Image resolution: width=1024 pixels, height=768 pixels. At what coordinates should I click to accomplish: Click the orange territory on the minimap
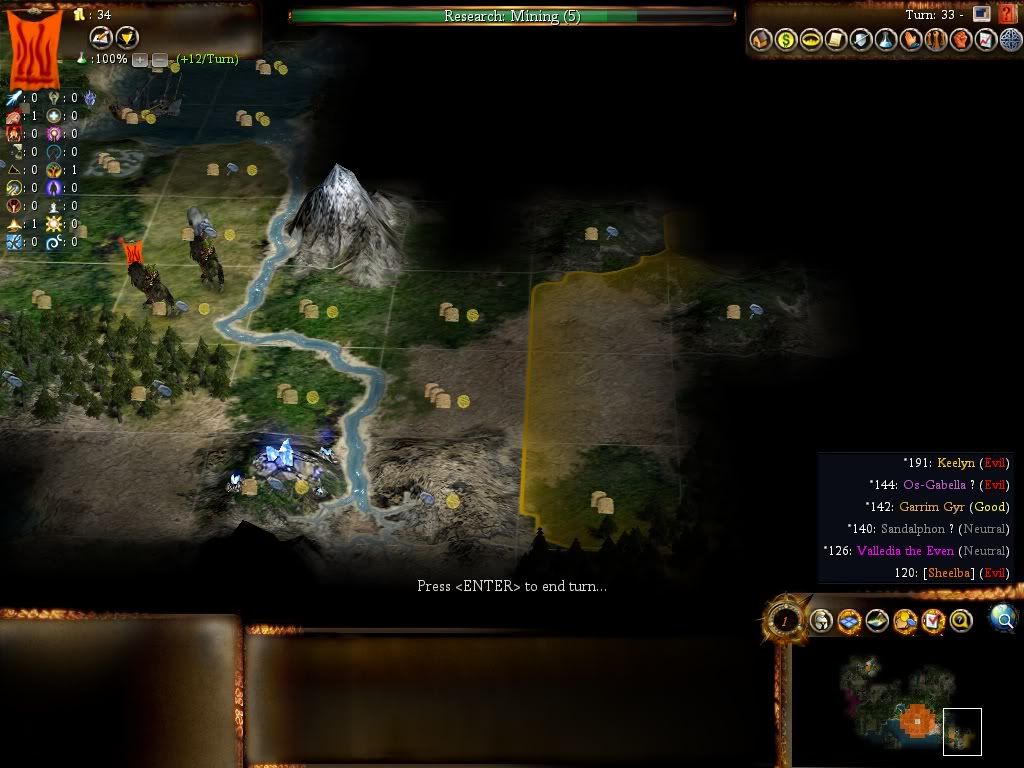916,719
